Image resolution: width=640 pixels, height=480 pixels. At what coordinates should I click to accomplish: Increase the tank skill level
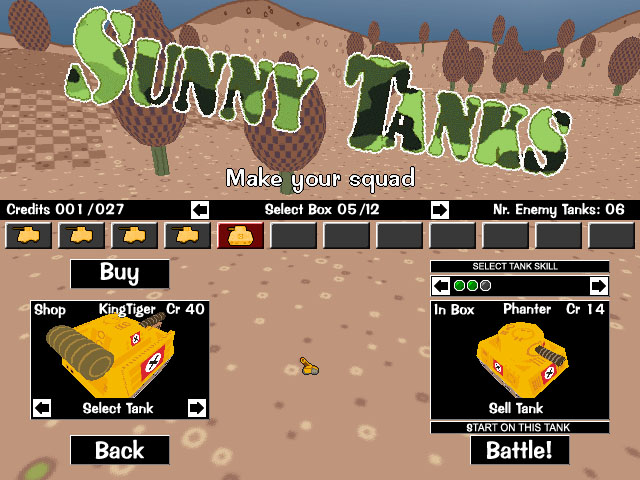(598, 286)
